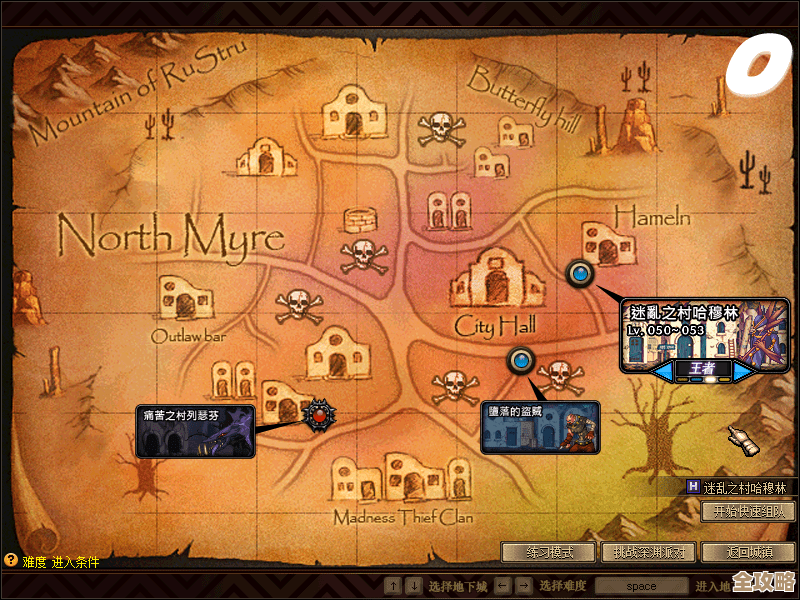Pick the 痛苦之村列瑟芬 dungeon card
The image size is (800, 600).
click(195, 431)
